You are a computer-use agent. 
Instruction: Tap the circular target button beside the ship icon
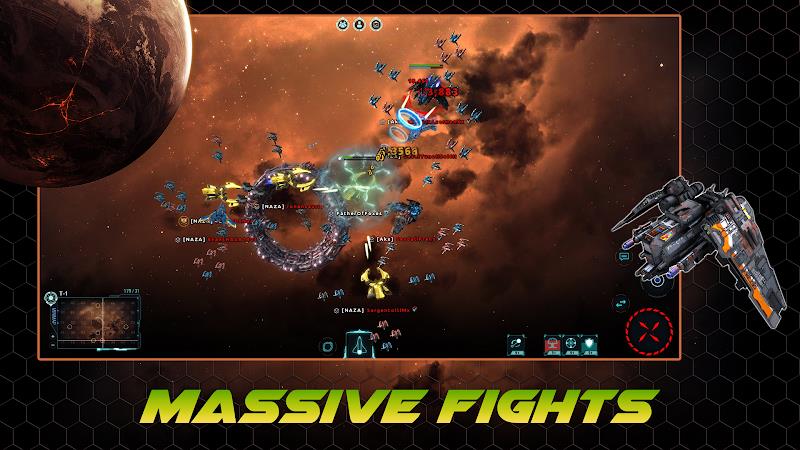click(x=327, y=344)
